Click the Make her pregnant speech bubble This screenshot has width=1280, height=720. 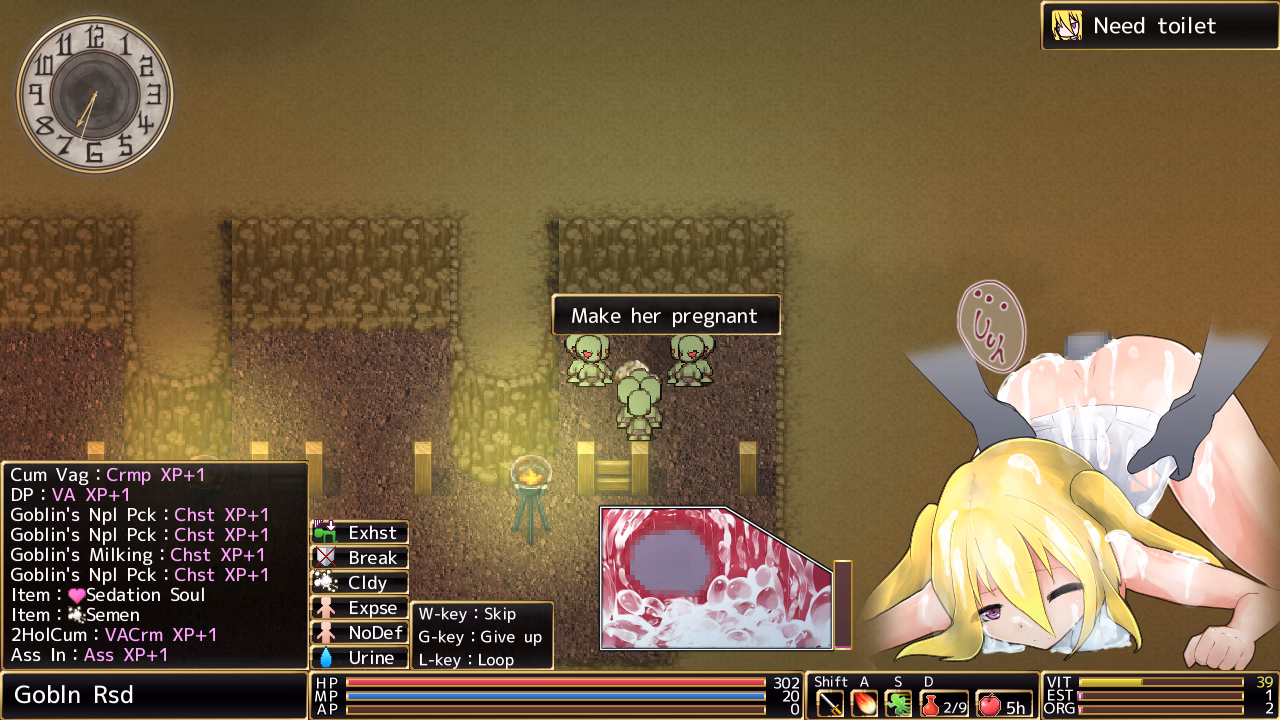click(x=666, y=315)
